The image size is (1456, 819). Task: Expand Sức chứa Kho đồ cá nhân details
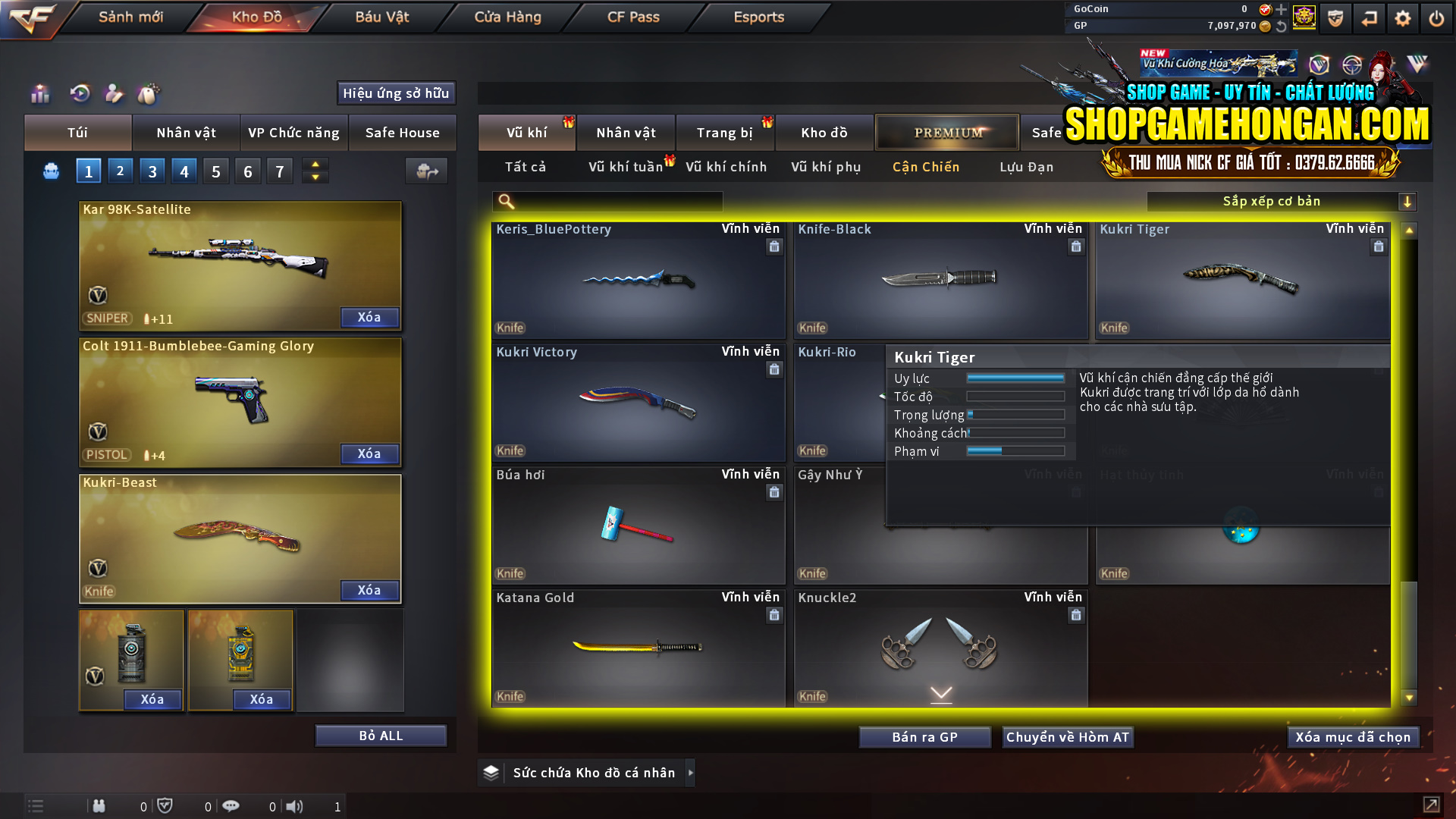click(x=691, y=773)
